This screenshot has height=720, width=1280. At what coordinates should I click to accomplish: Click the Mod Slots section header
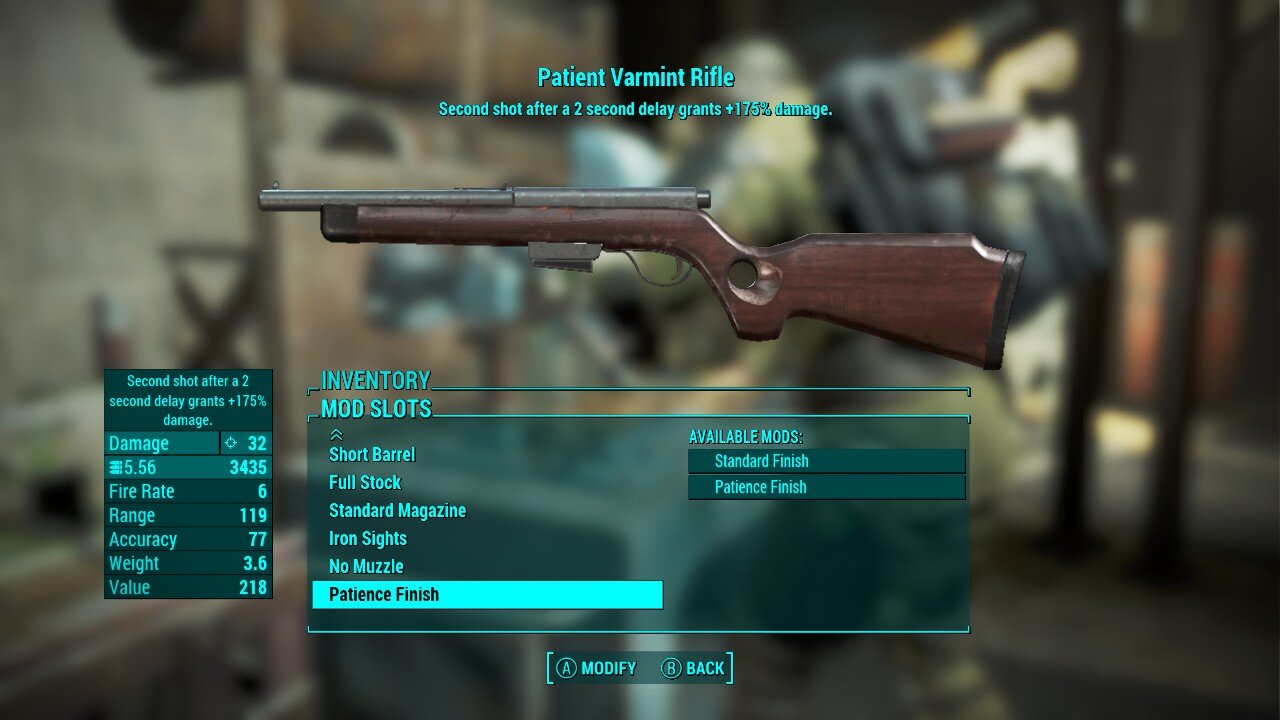(x=376, y=408)
